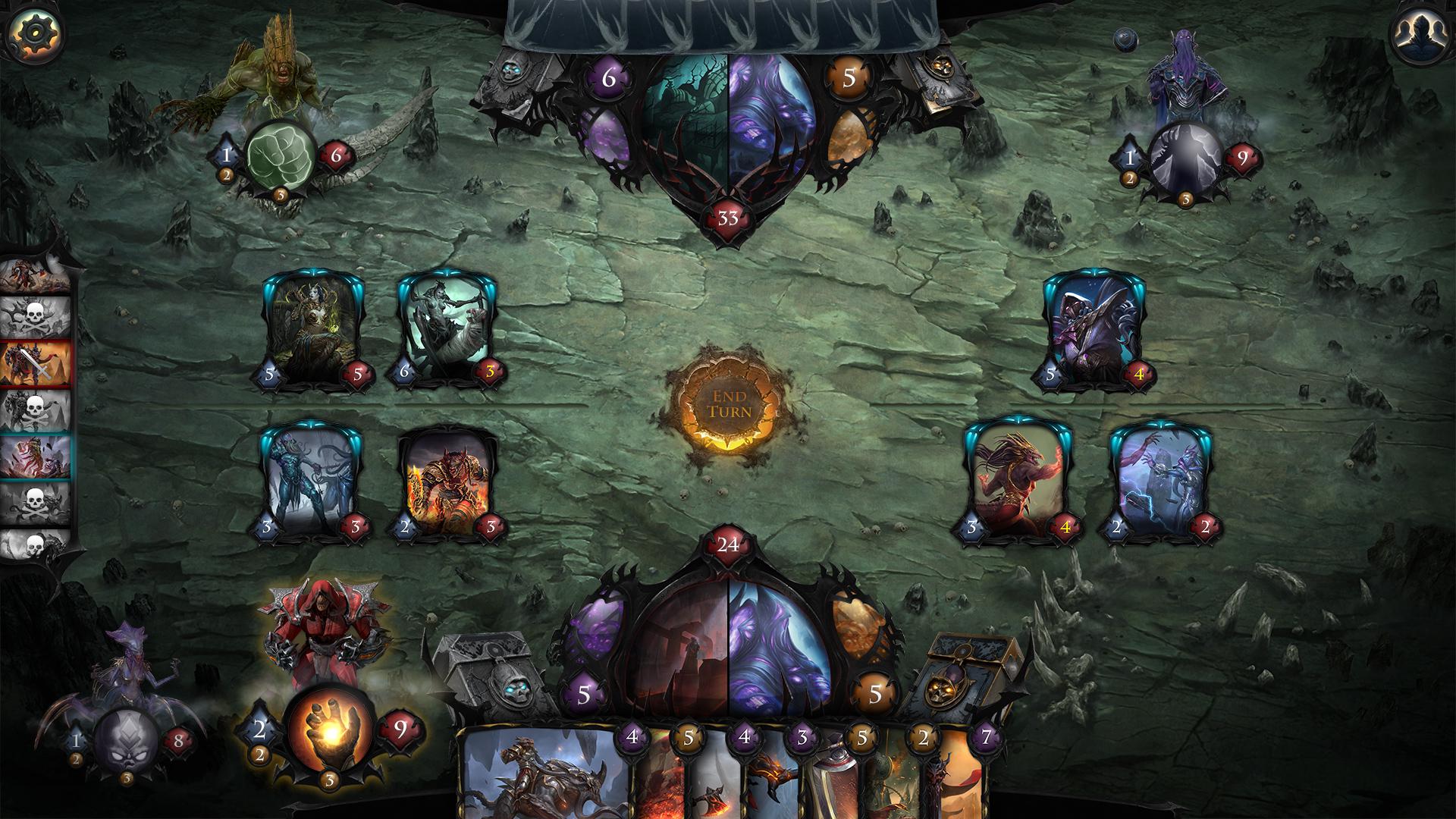
Task: Target the enemy hooded 5/4 creature
Action: pos(1094,330)
